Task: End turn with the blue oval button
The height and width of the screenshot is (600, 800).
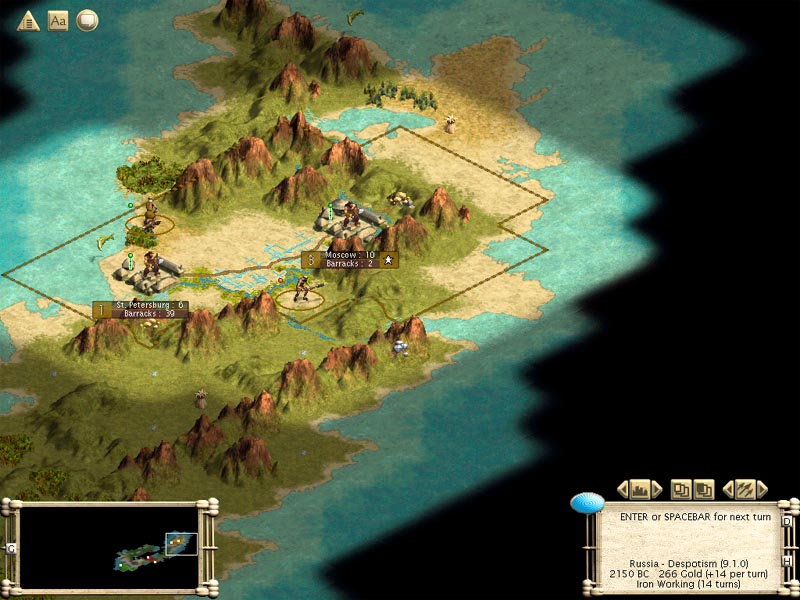Action: pos(587,503)
